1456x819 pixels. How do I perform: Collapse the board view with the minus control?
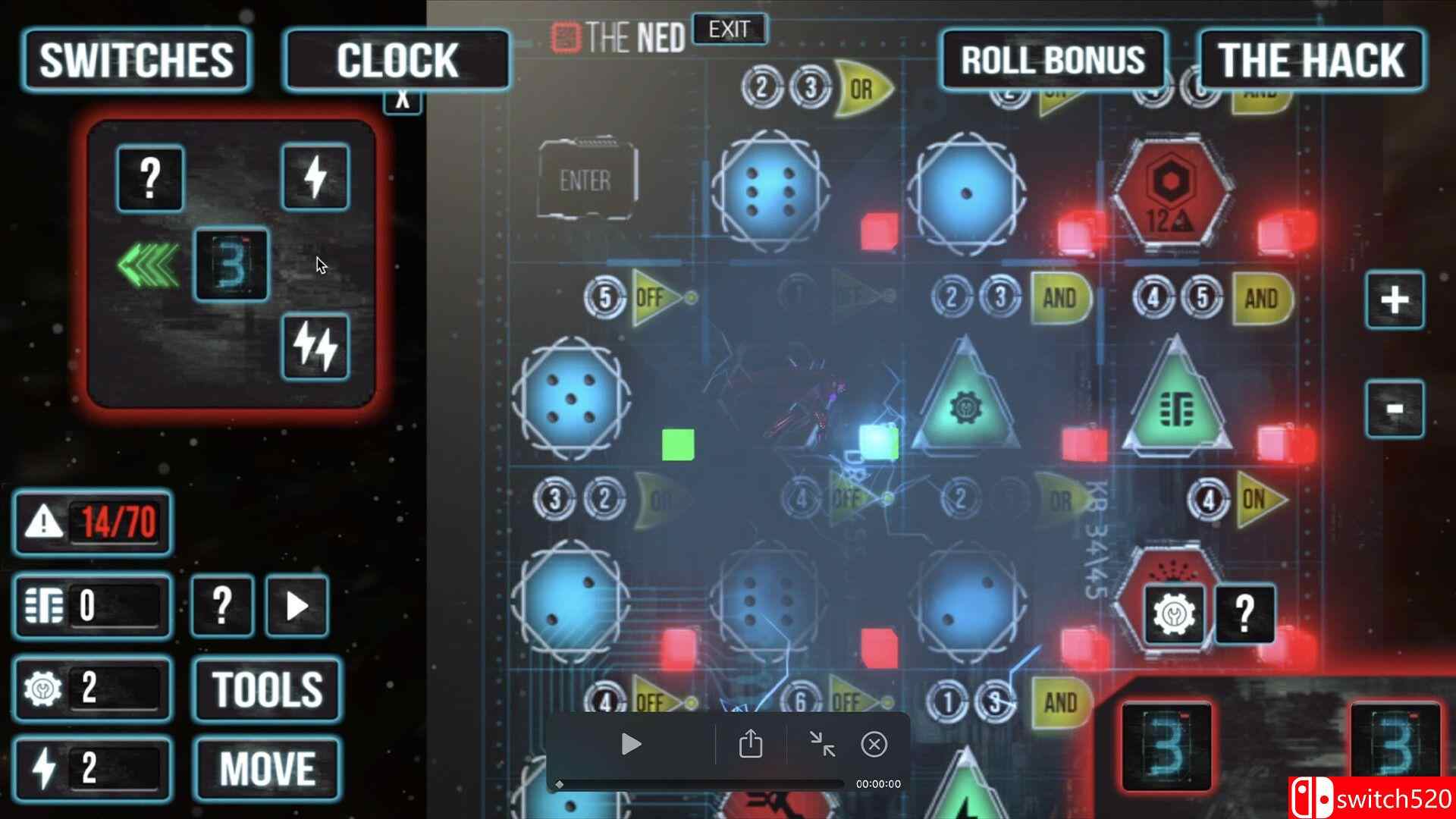[x=1396, y=407]
